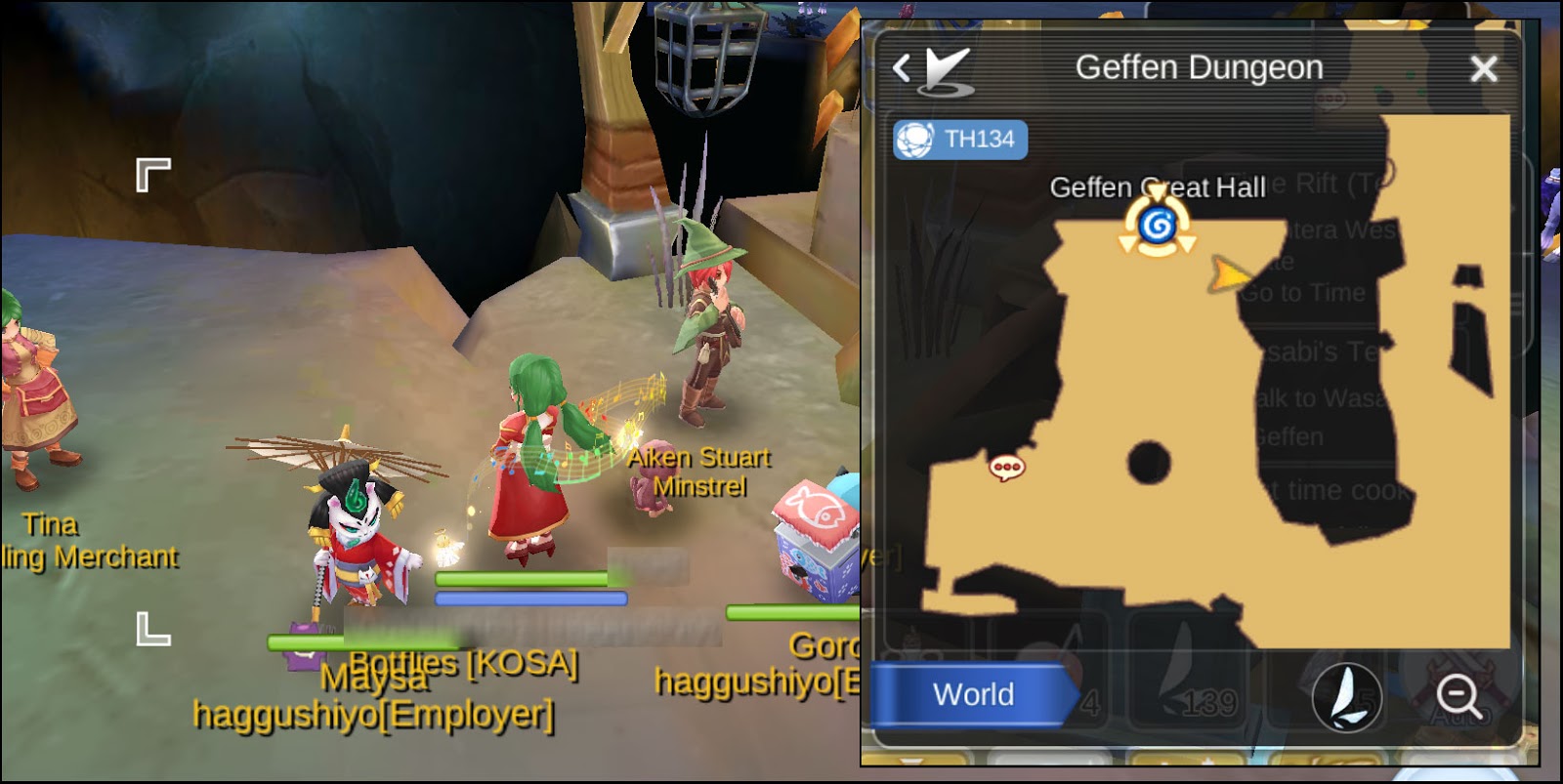Switch to the World map view
The height and width of the screenshot is (784, 1563).
972,694
